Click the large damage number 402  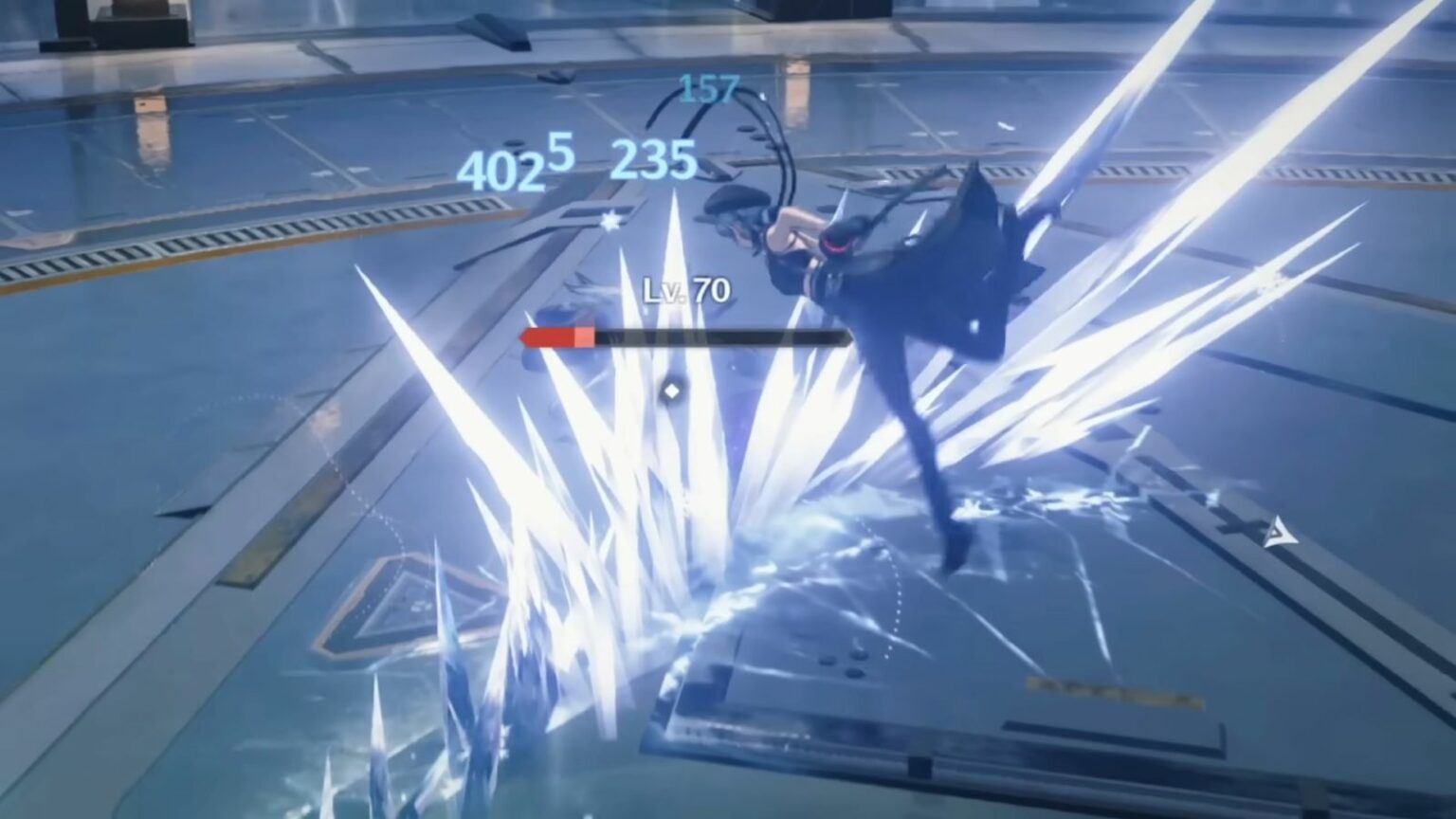500,173
